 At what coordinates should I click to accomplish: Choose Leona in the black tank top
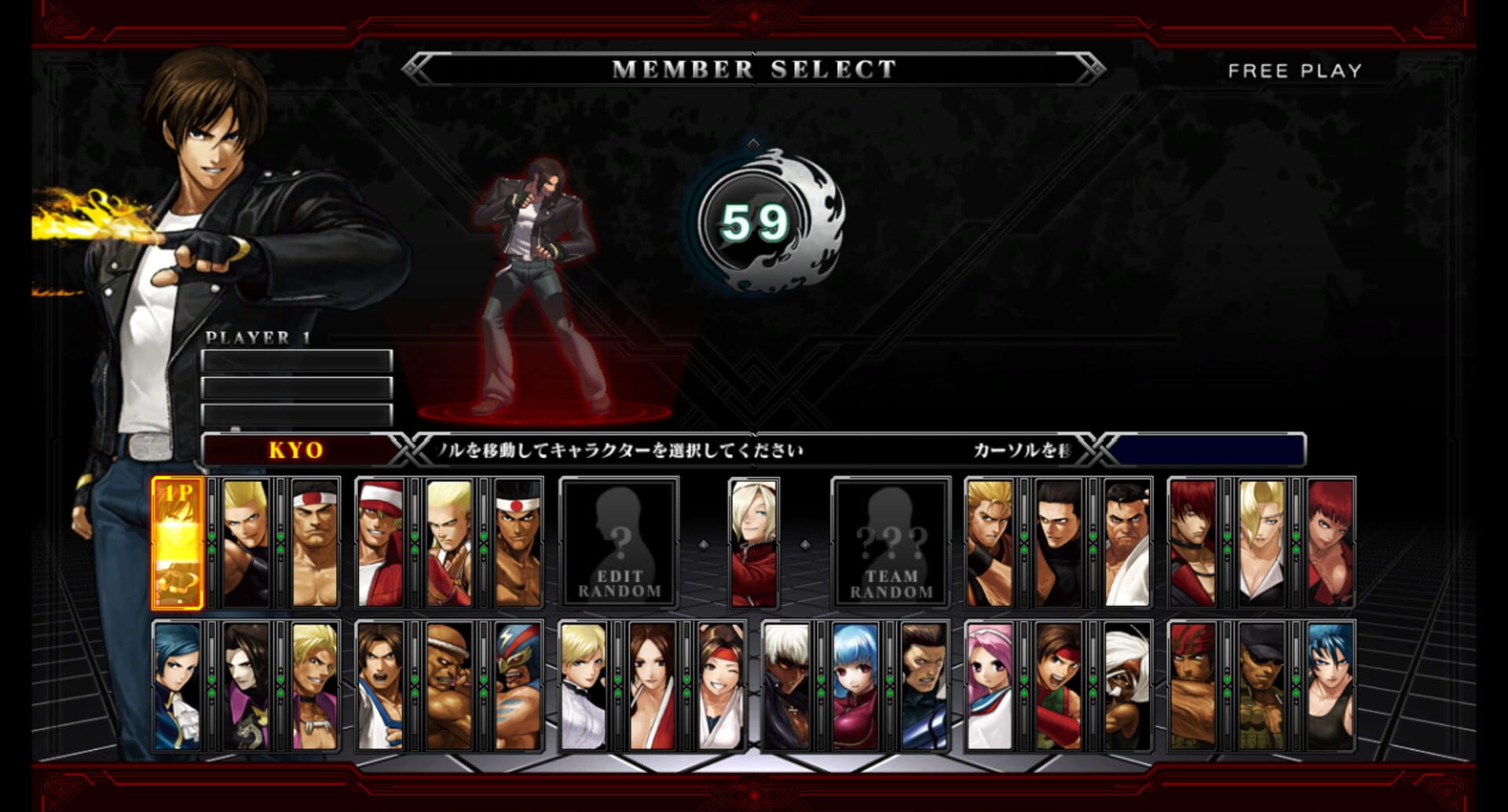[1330, 686]
